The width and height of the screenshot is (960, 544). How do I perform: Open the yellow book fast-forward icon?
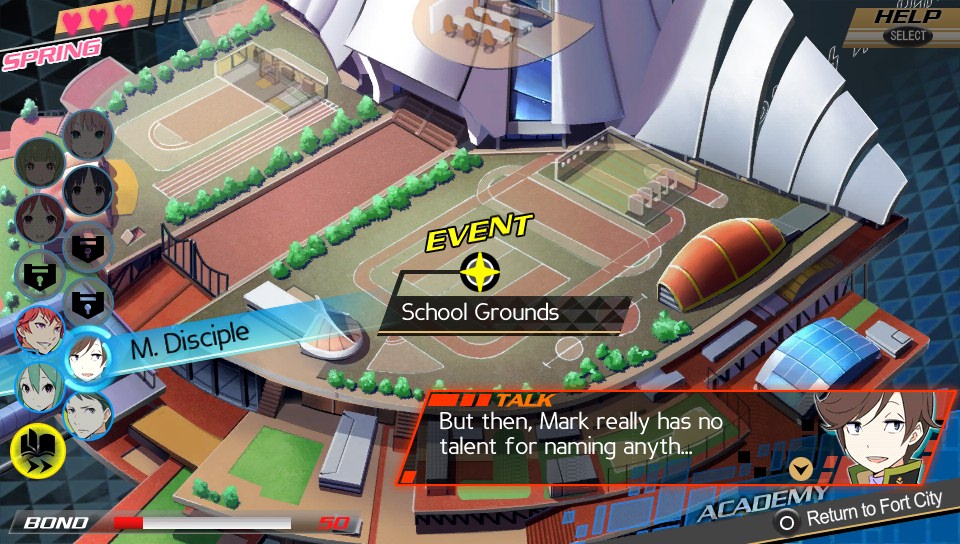coord(37,450)
